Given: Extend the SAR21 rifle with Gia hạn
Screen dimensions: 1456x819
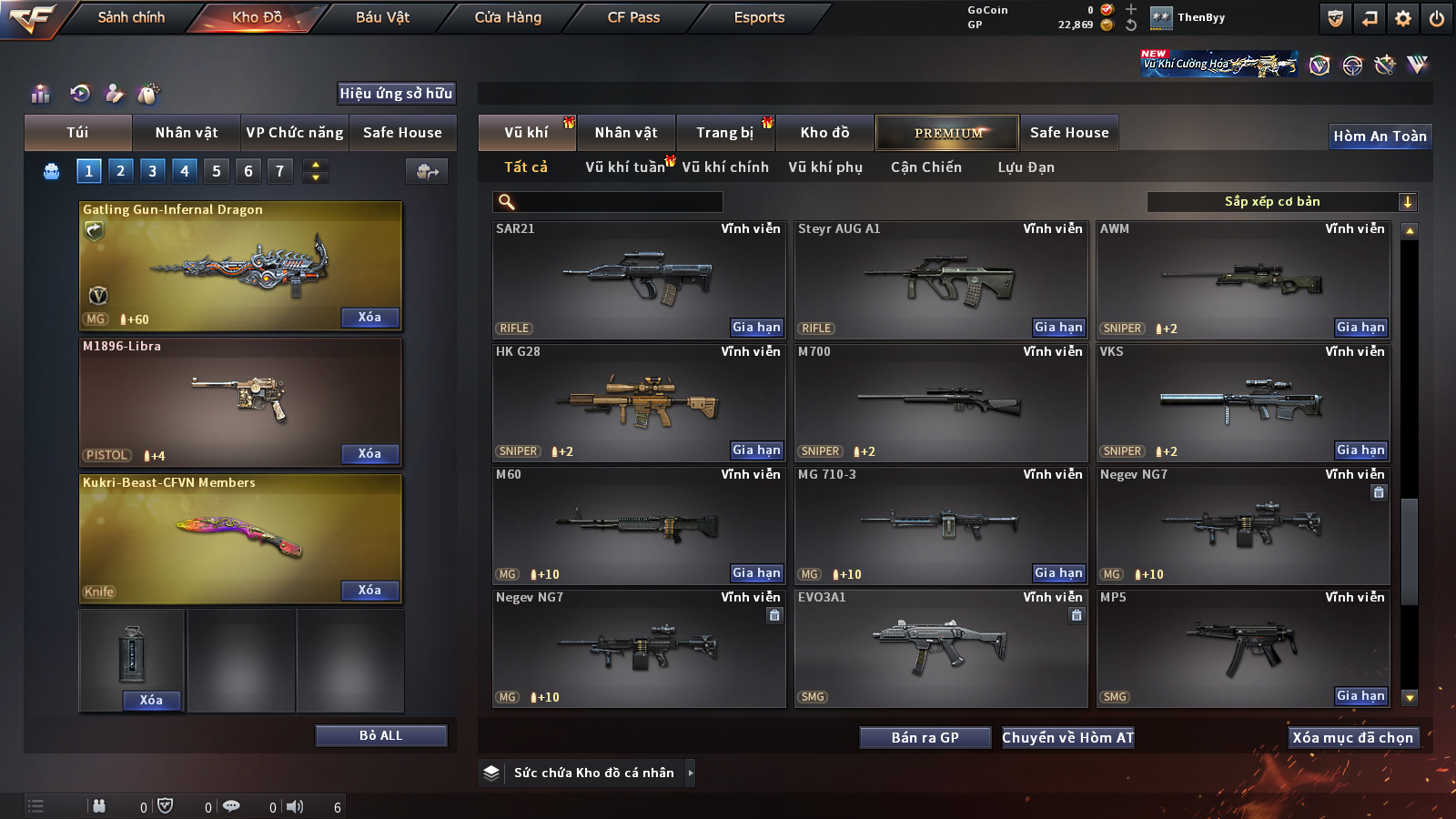Looking at the screenshot, I should tap(756, 327).
